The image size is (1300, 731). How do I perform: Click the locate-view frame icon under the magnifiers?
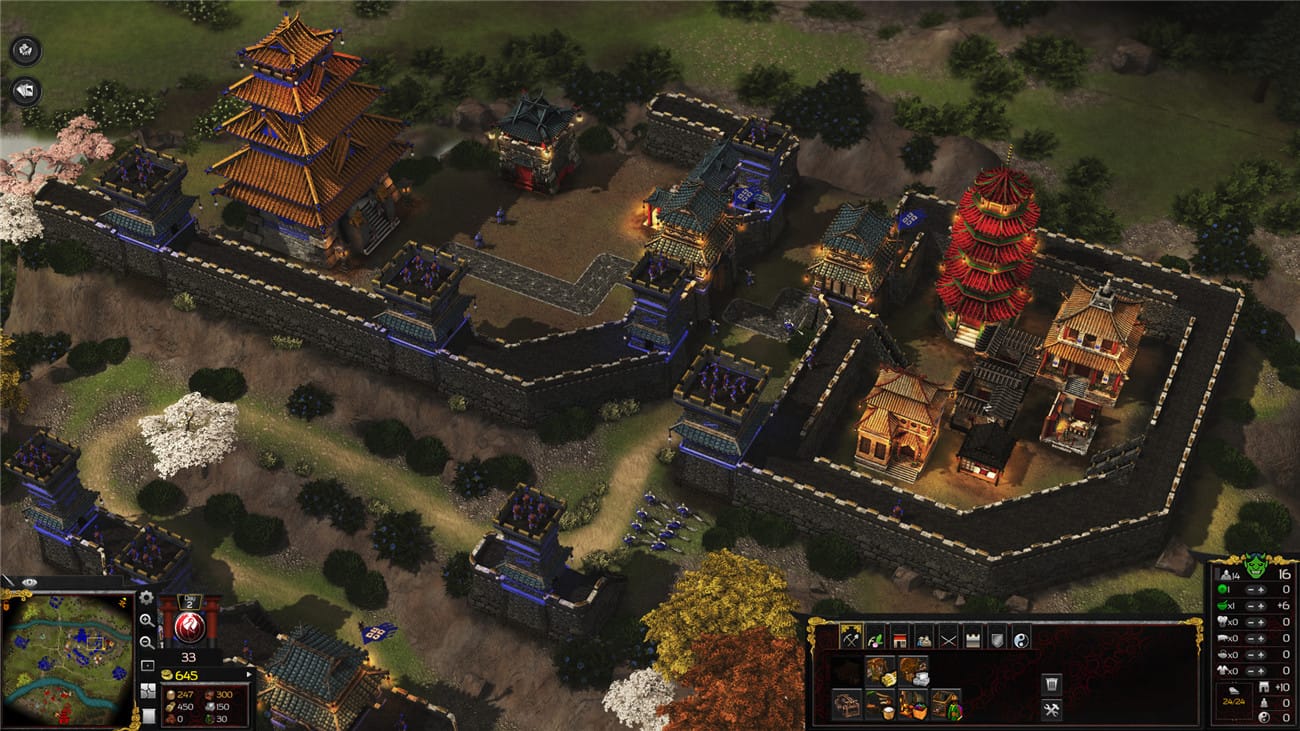(147, 664)
